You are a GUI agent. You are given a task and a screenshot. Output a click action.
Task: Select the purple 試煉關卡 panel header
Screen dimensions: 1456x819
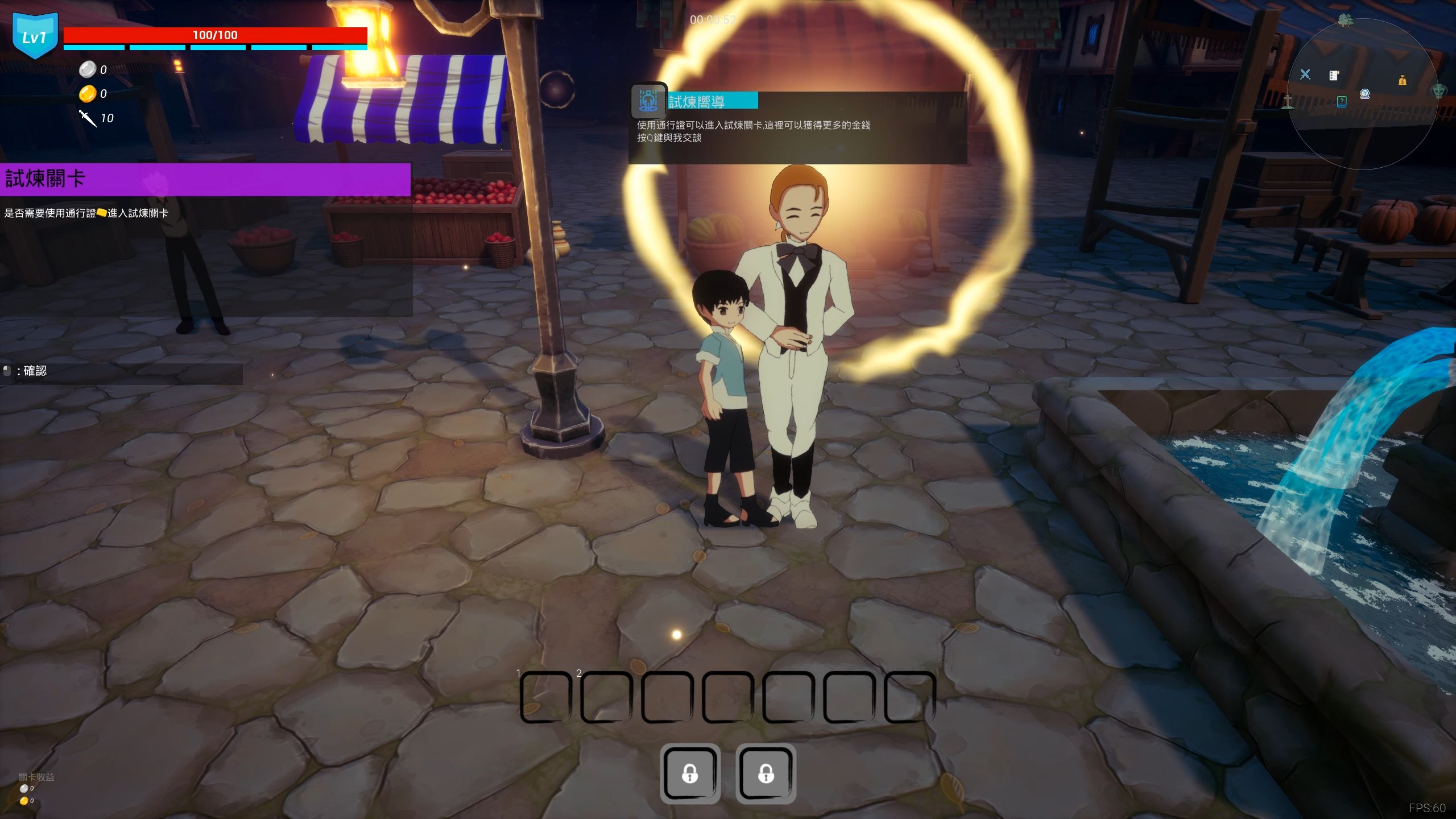pyautogui.click(x=205, y=179)
